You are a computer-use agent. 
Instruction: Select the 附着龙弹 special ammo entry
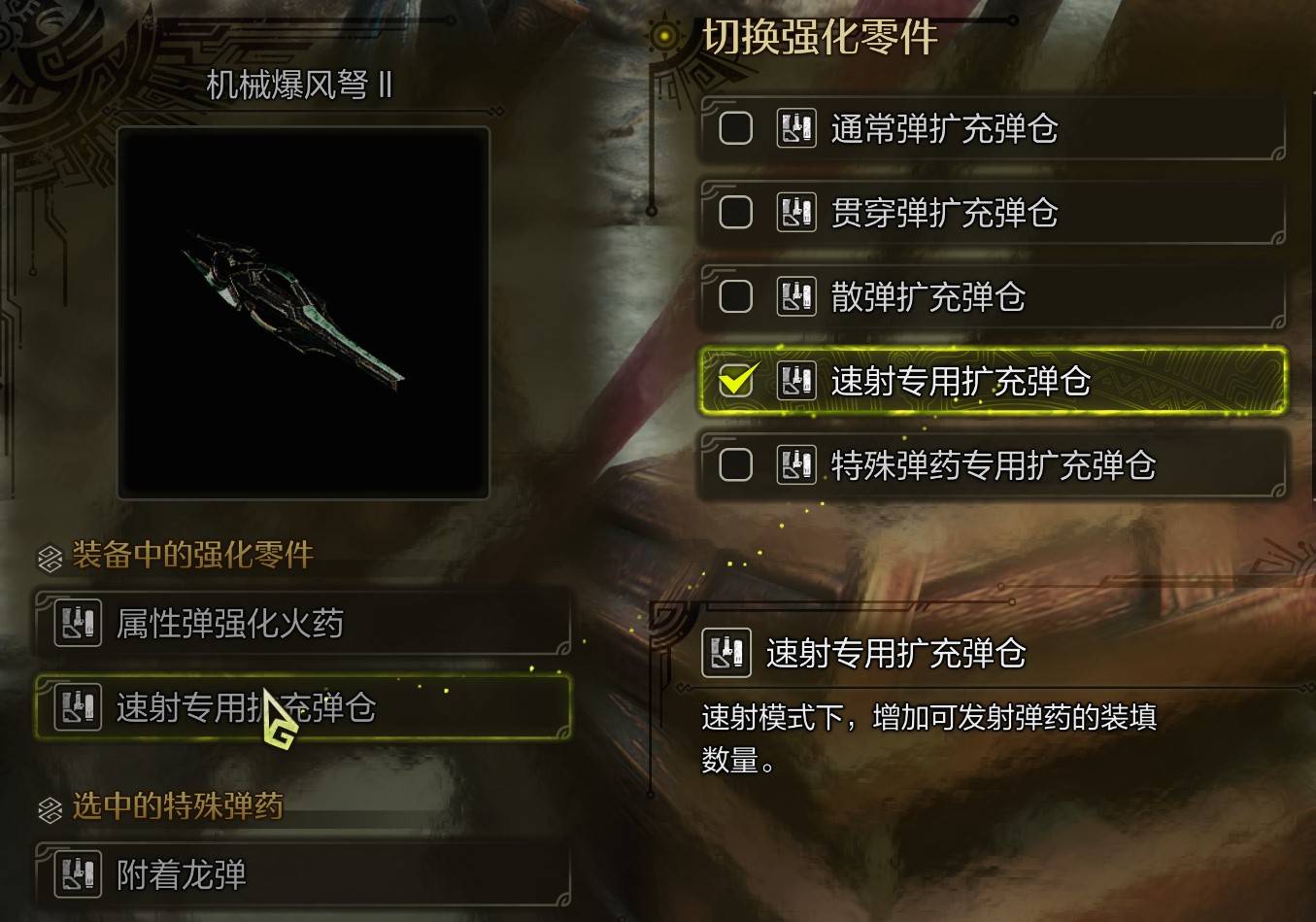301,874
